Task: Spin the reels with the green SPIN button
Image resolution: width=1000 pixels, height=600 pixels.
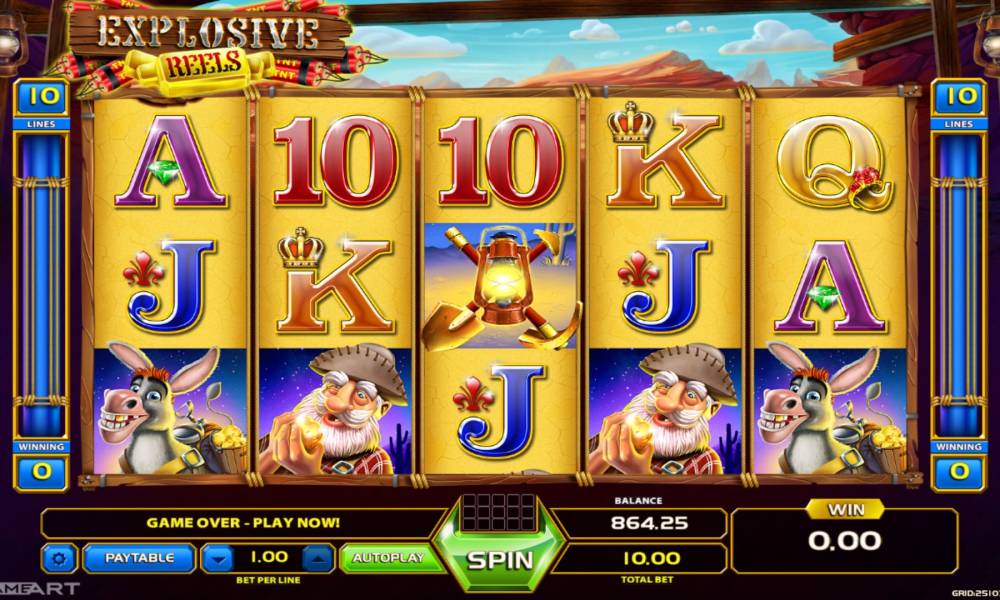Action: click(x=500, y=557)
